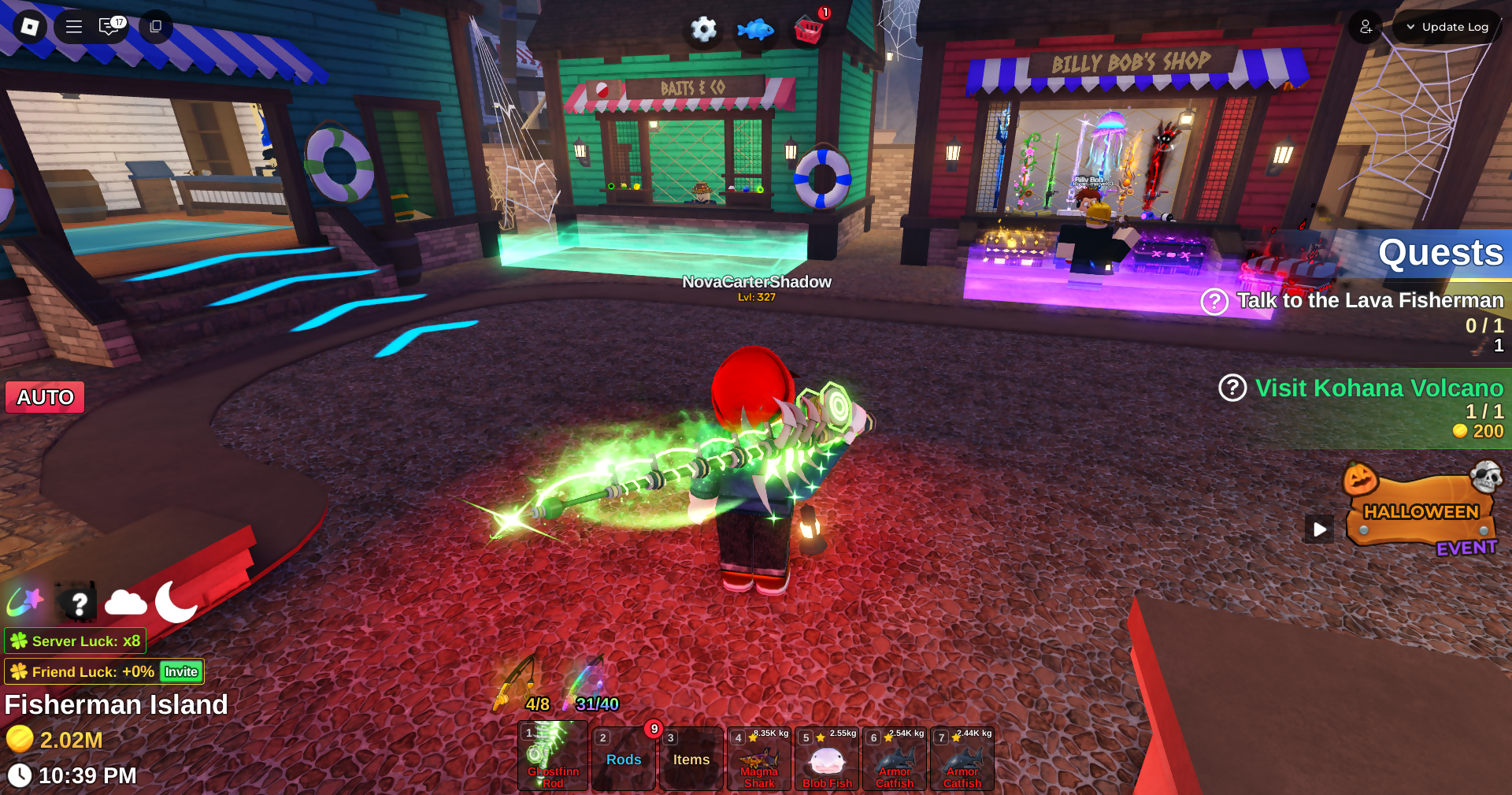Toggle the AUTO fishing button
Viewport: 1512px width, 795px height.
[x=46, y=397]
